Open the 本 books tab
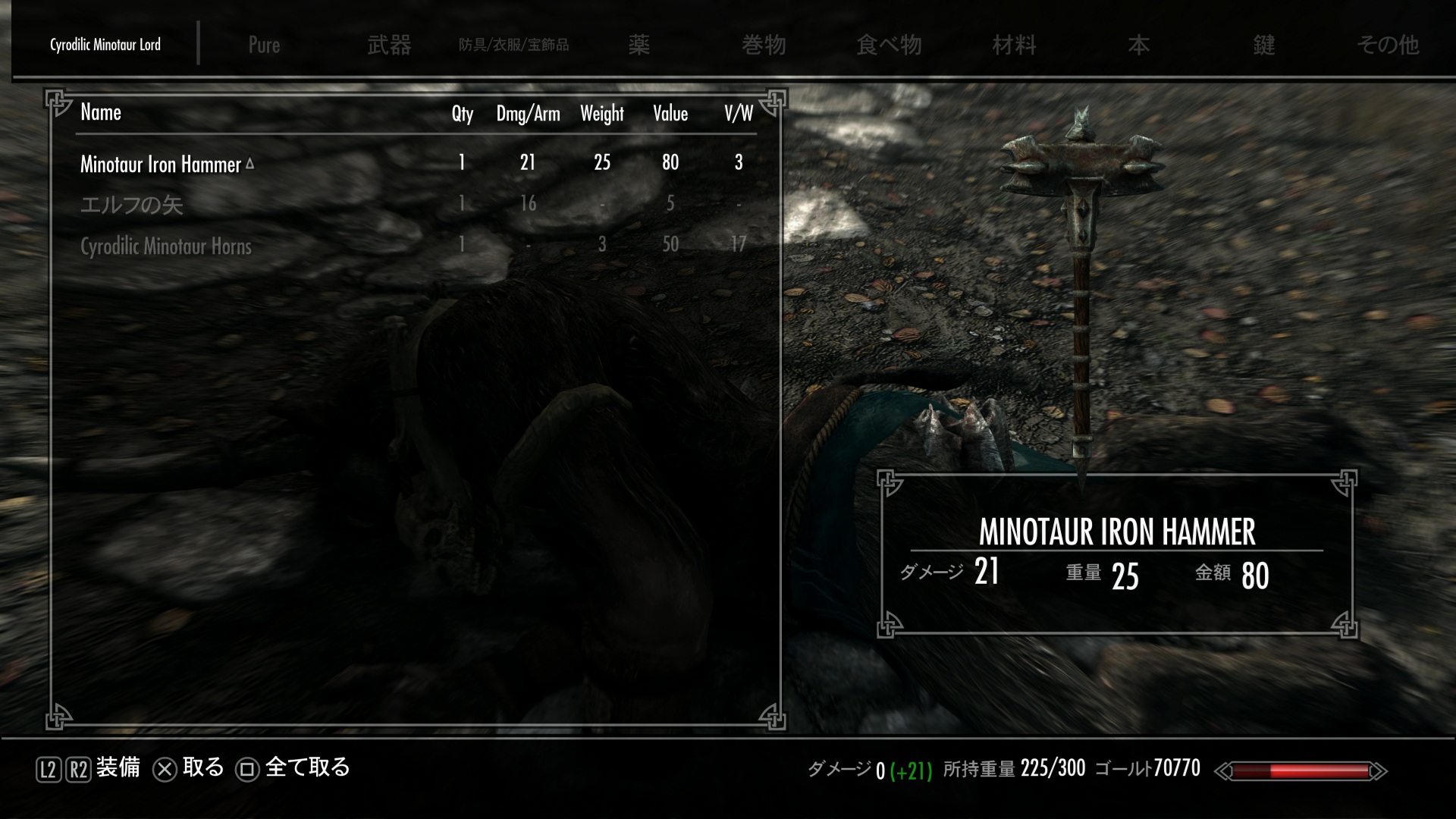The image size is (1456, 819). [x=1138, y=45]
